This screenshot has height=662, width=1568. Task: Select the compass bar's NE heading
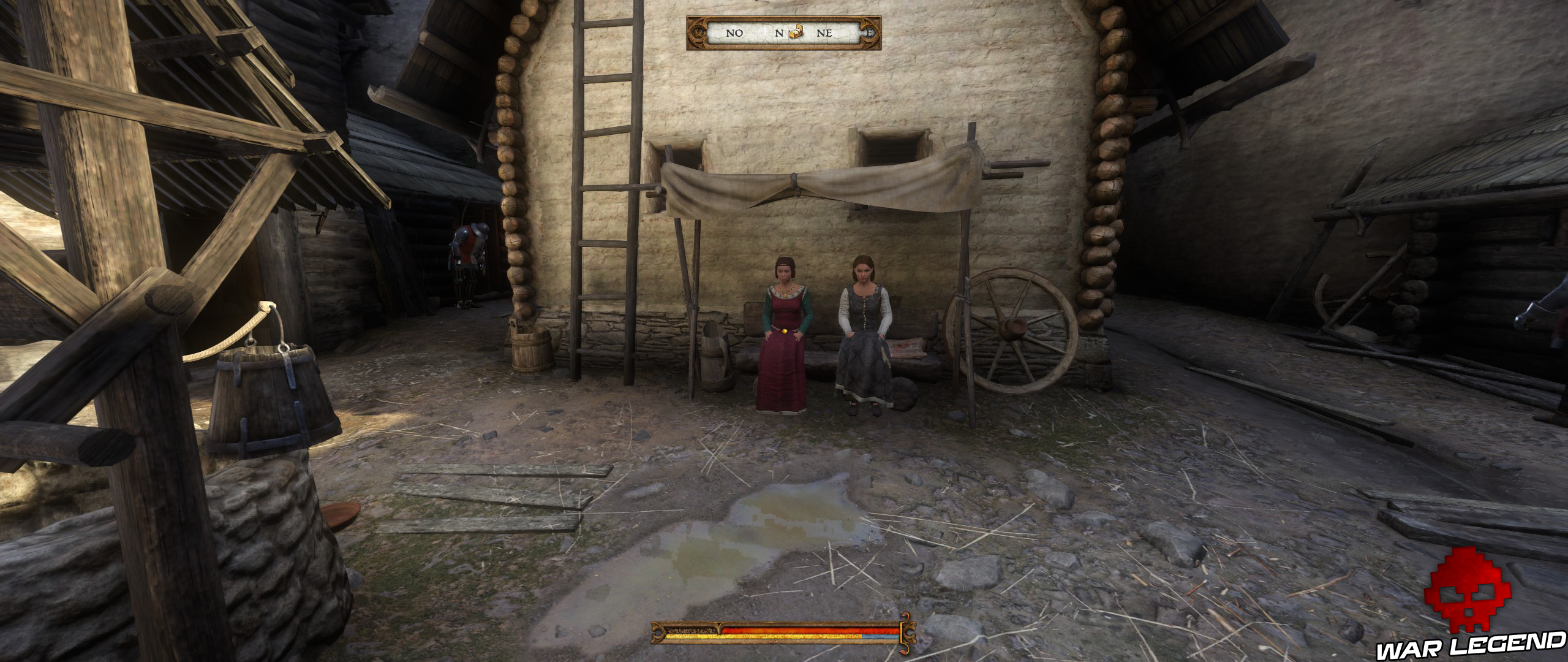pyautogui.click(x=824, y=33)
